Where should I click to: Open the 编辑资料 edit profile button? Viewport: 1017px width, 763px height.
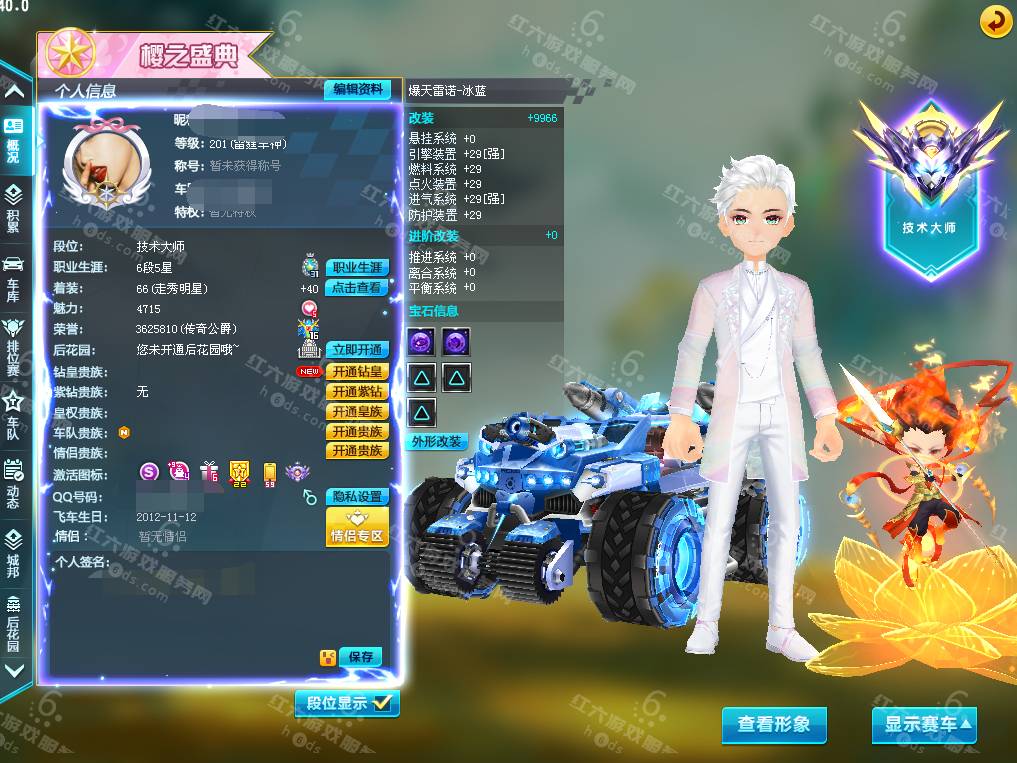tap(357, 90)
